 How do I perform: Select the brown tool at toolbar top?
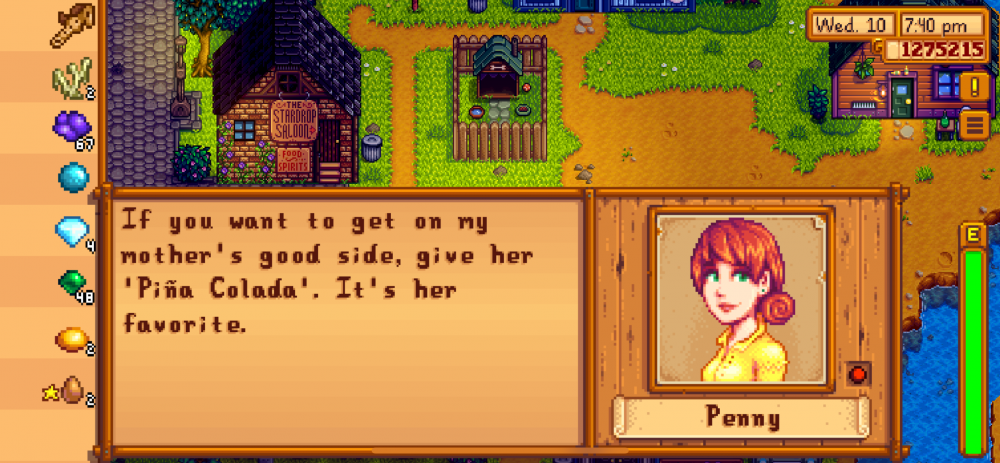click(72, 21)
